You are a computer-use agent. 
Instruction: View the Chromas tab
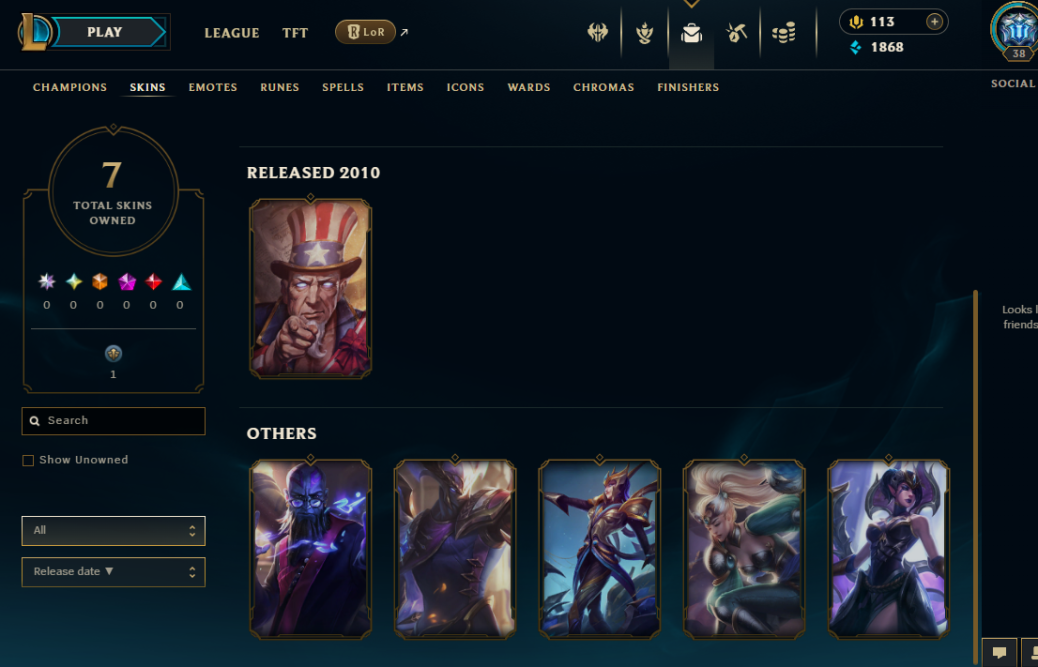click(x=604, y=87)
